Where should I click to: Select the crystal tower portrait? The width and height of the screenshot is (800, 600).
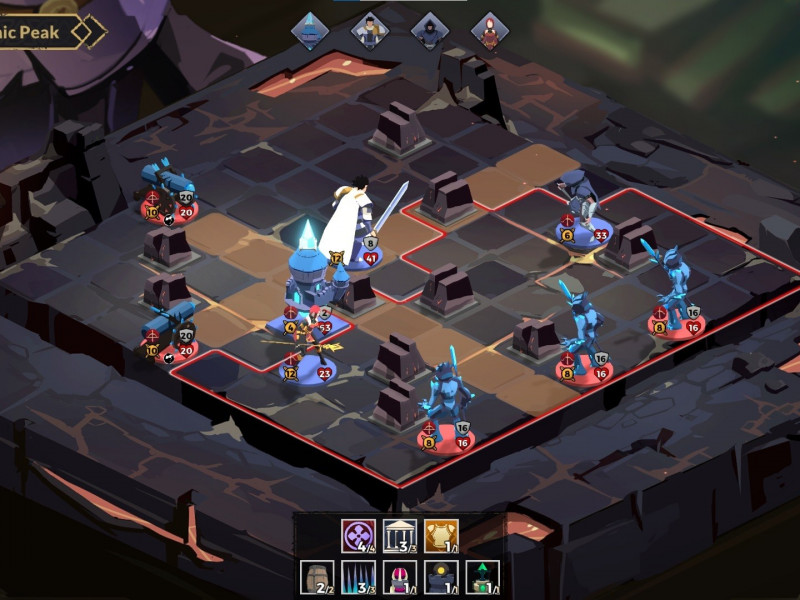(310, 30)
